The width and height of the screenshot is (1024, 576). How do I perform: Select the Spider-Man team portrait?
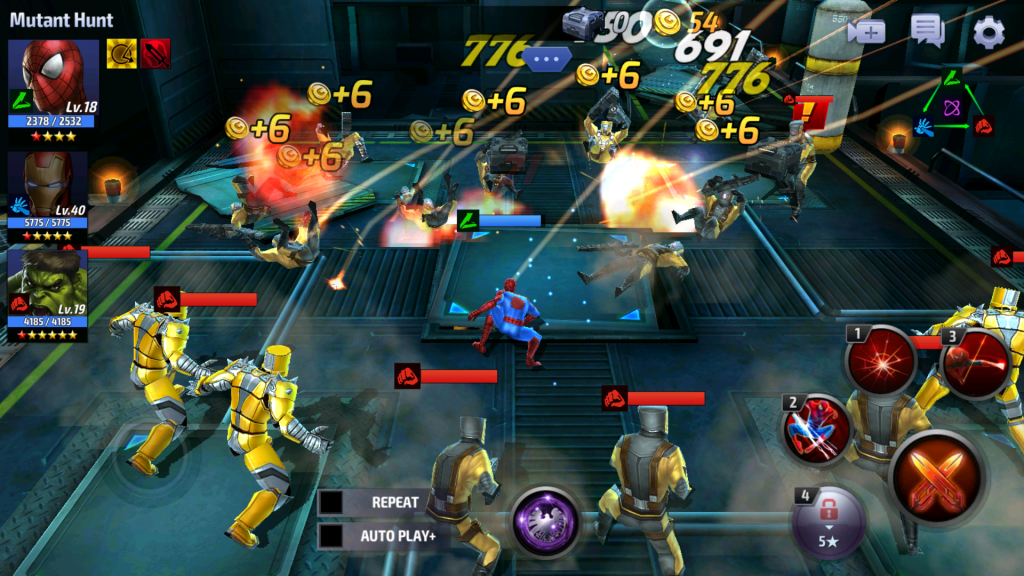[54, 78]
